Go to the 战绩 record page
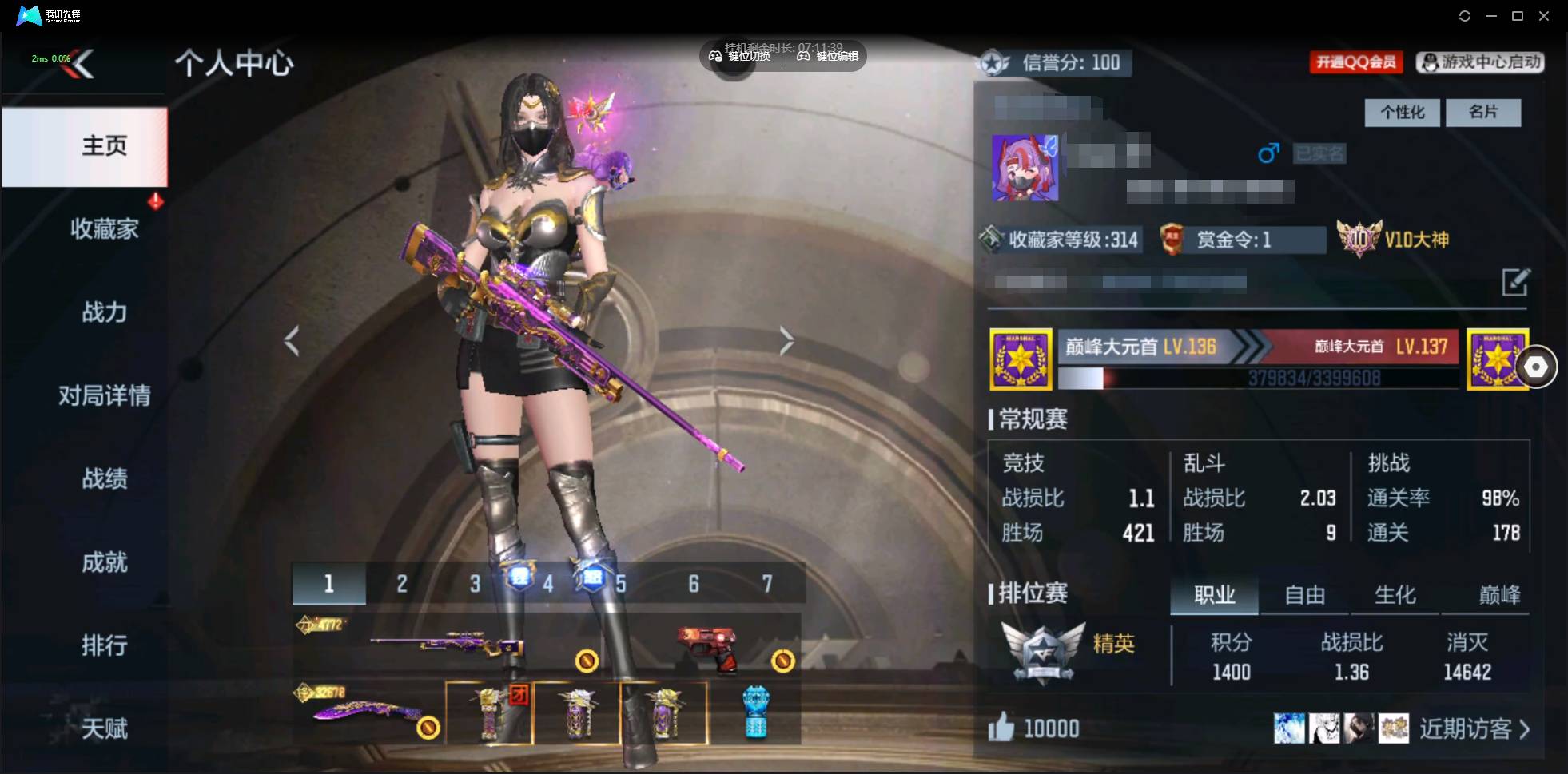Image resolution: width=1568 pixels, height=774 pixels. 104,478
